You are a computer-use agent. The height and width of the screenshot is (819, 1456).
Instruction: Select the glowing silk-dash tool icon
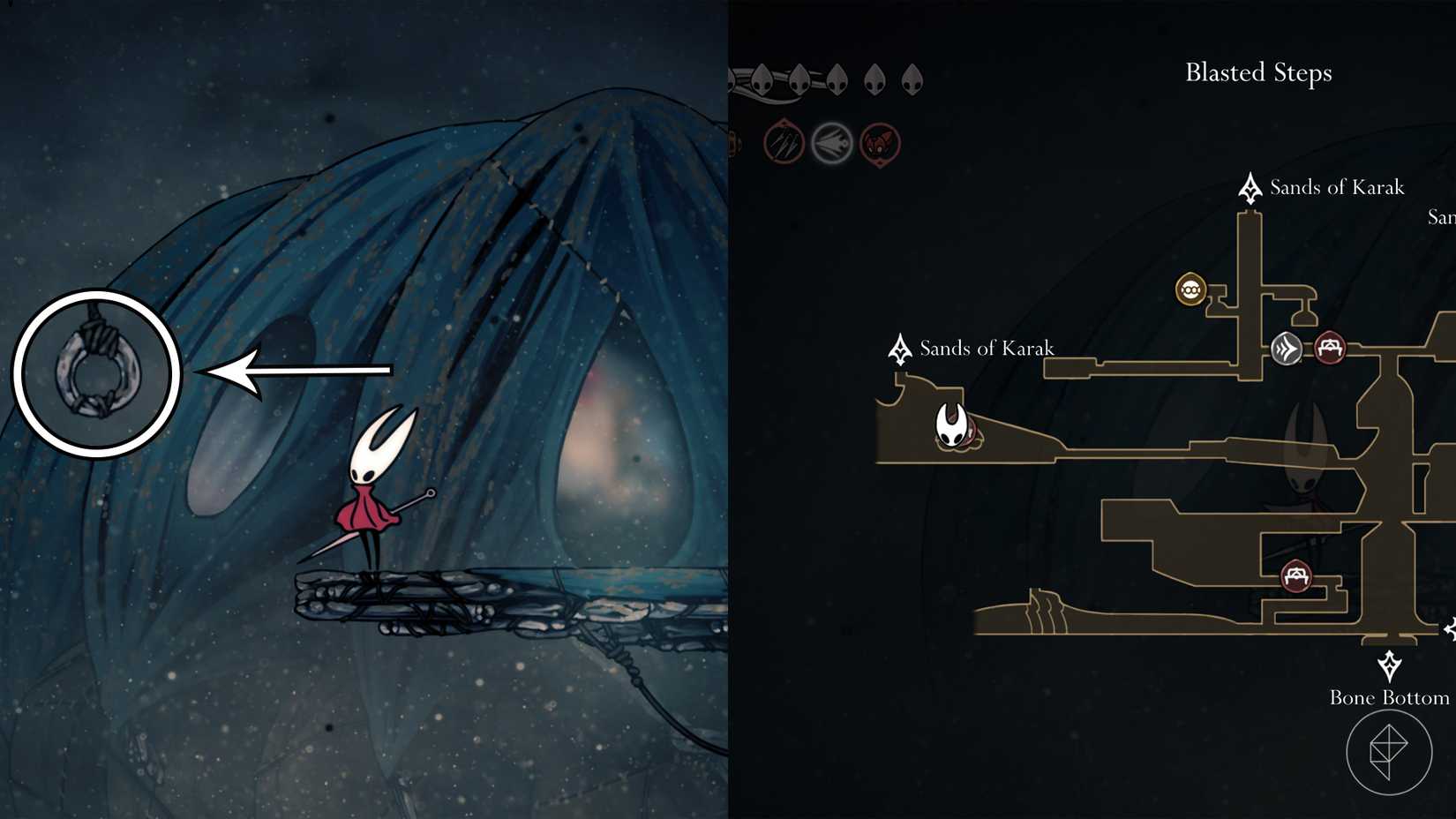832,141
